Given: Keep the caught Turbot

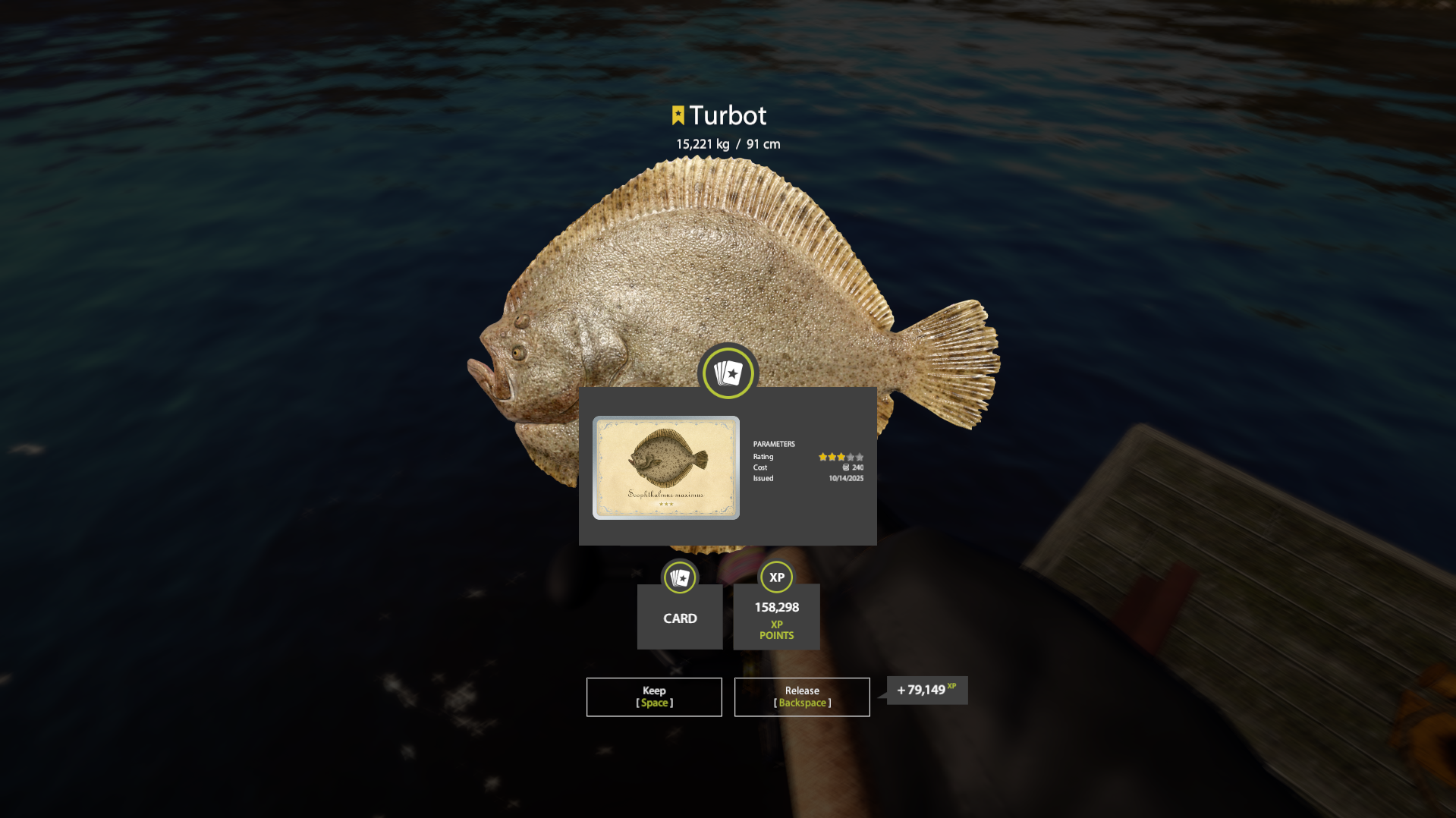Looking at the screenshot, I should (654, 697).
